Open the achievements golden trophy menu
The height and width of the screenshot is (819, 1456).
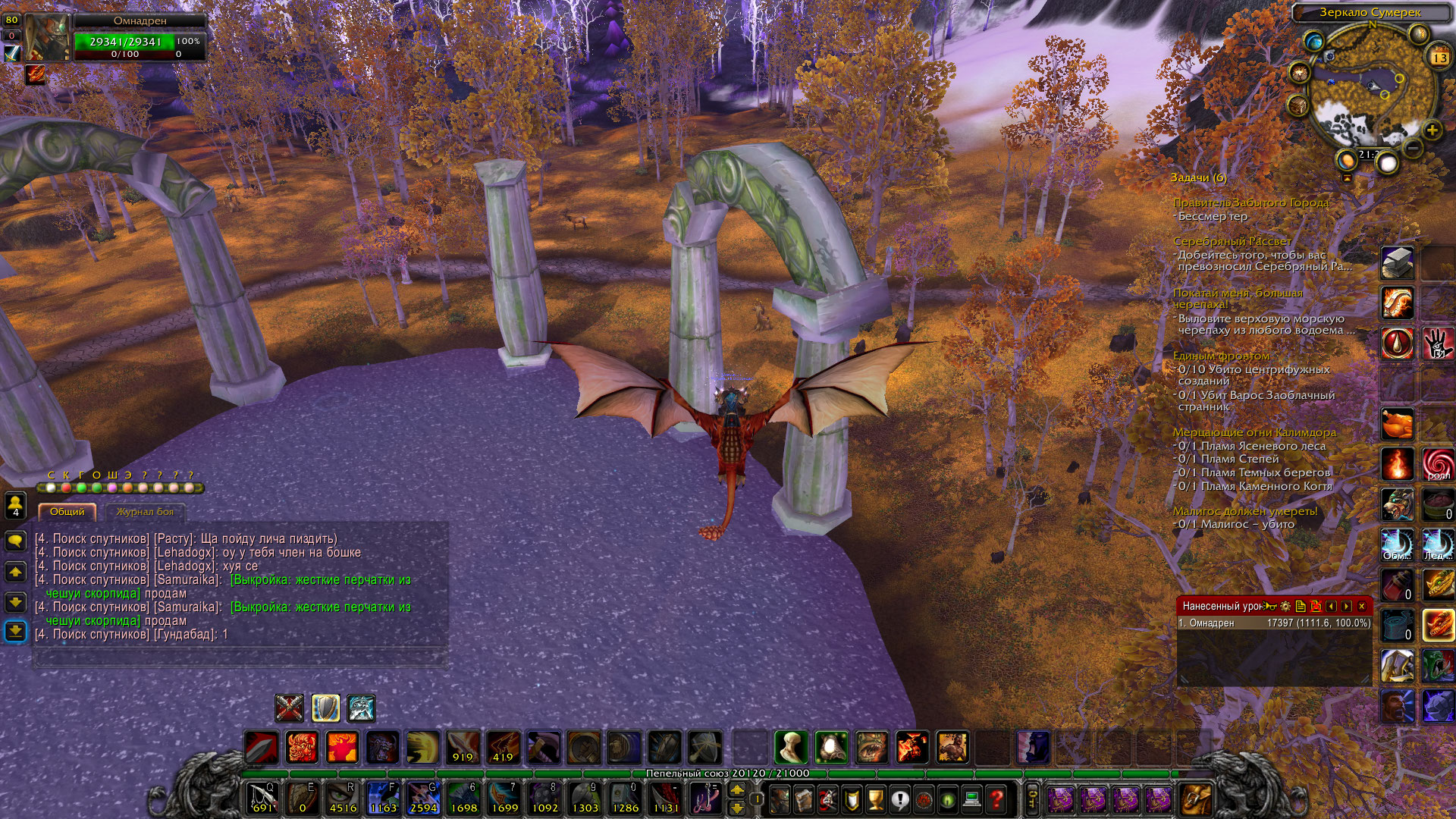[x=875, y=799]
